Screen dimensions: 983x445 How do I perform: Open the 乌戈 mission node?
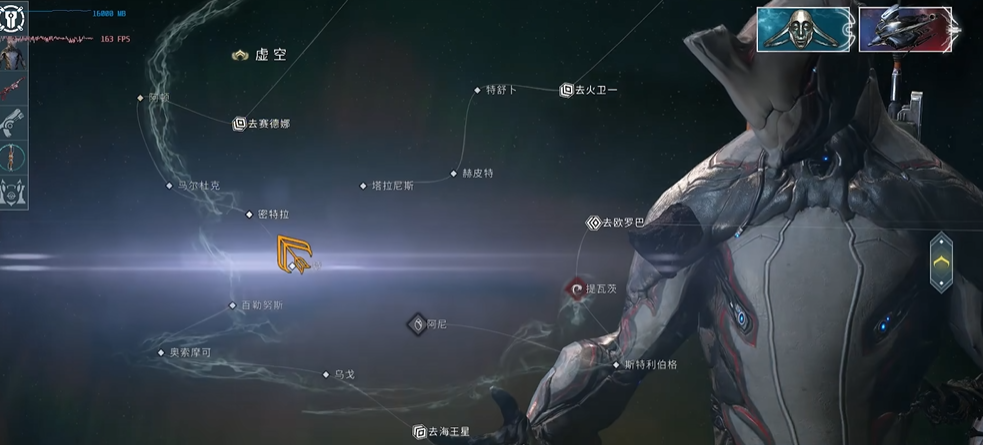(x=326, y=374)
